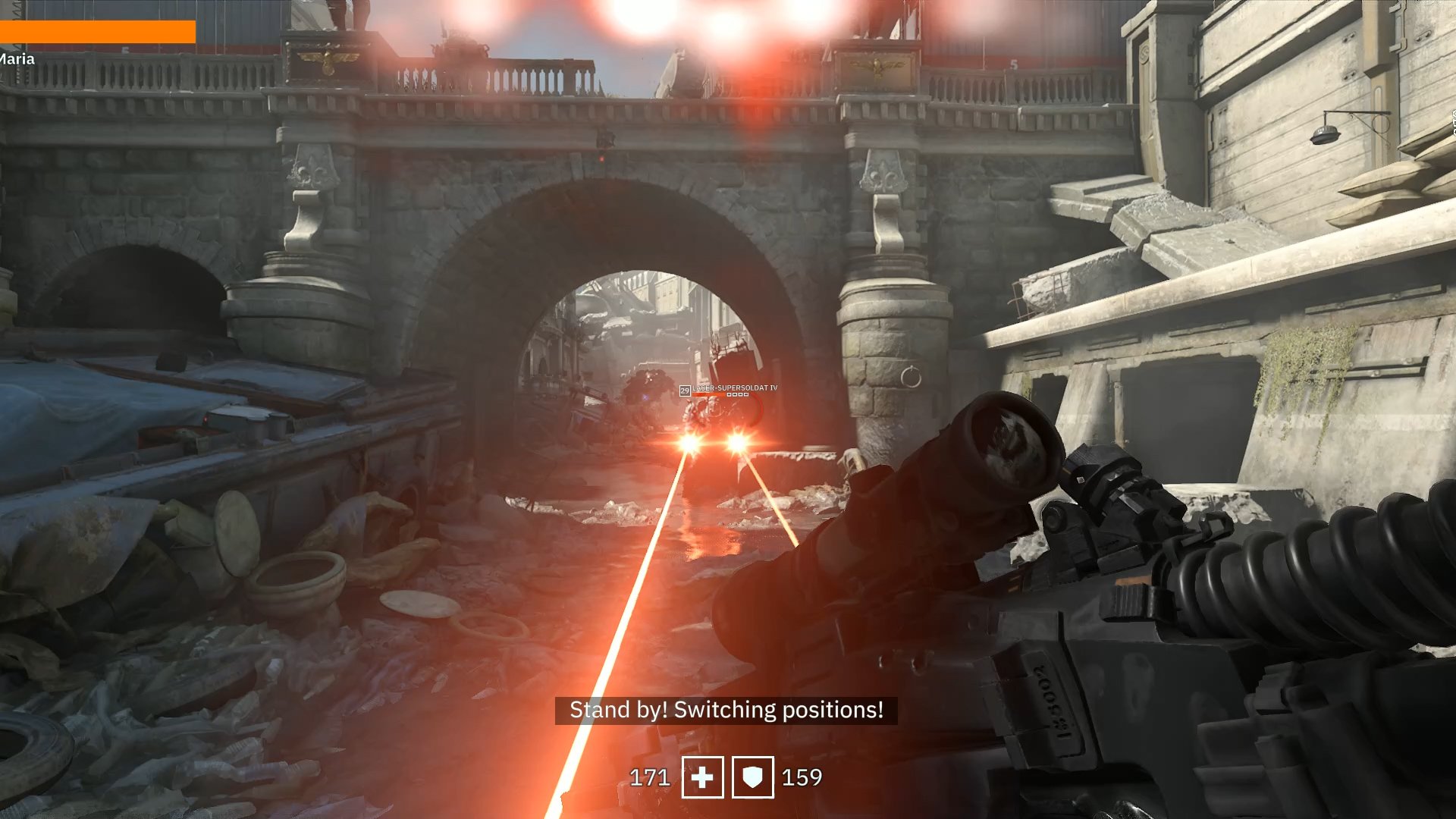Select the level 29 badge on enemy nameplate
1456x819 pixels.
685,390
